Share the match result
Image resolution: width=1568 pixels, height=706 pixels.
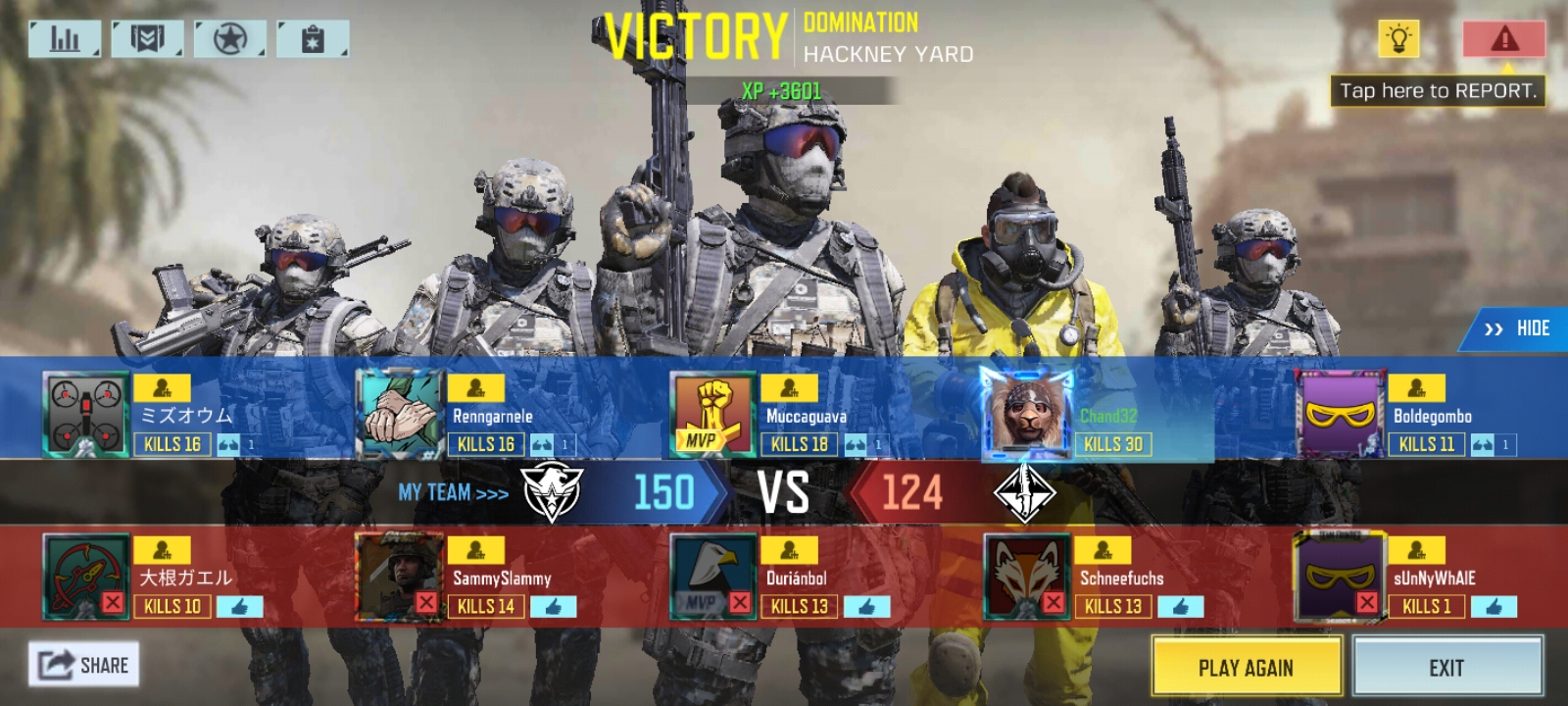click(84, 665)
